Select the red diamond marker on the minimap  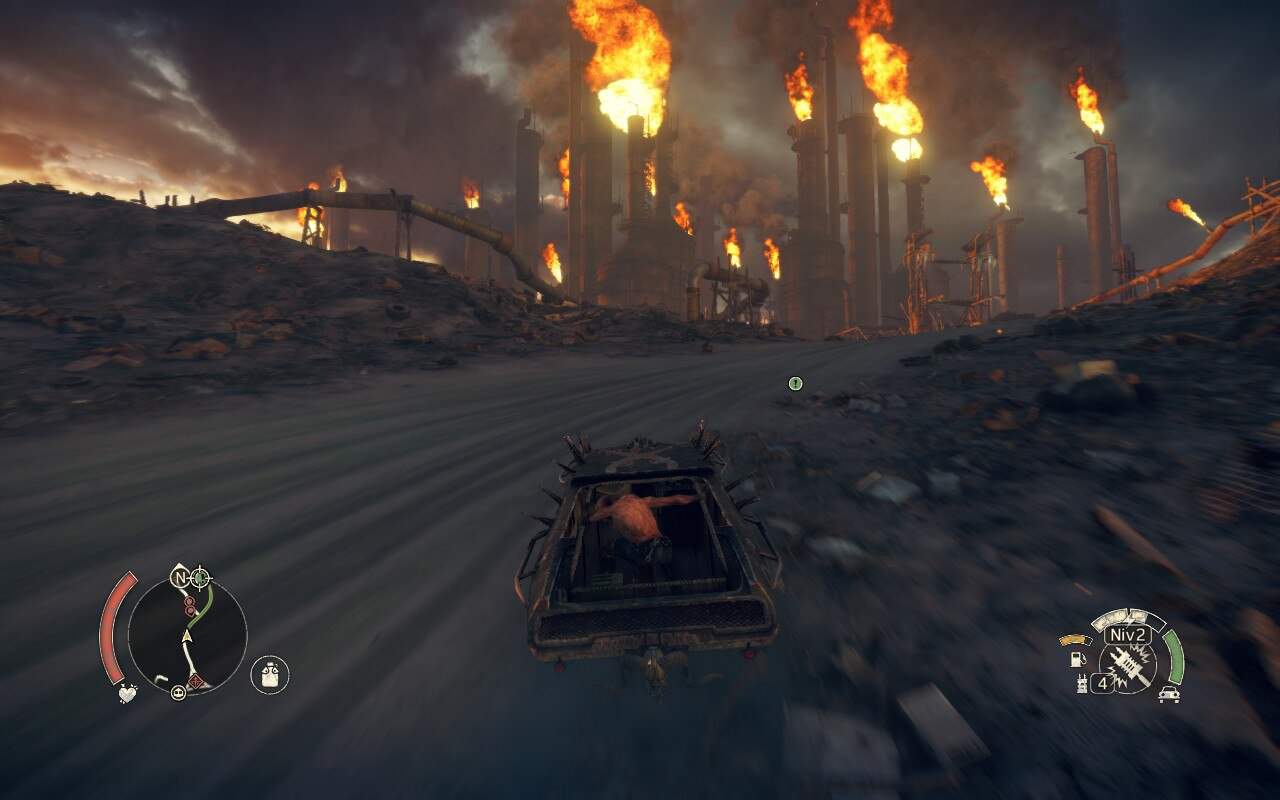tap(197, 681)
